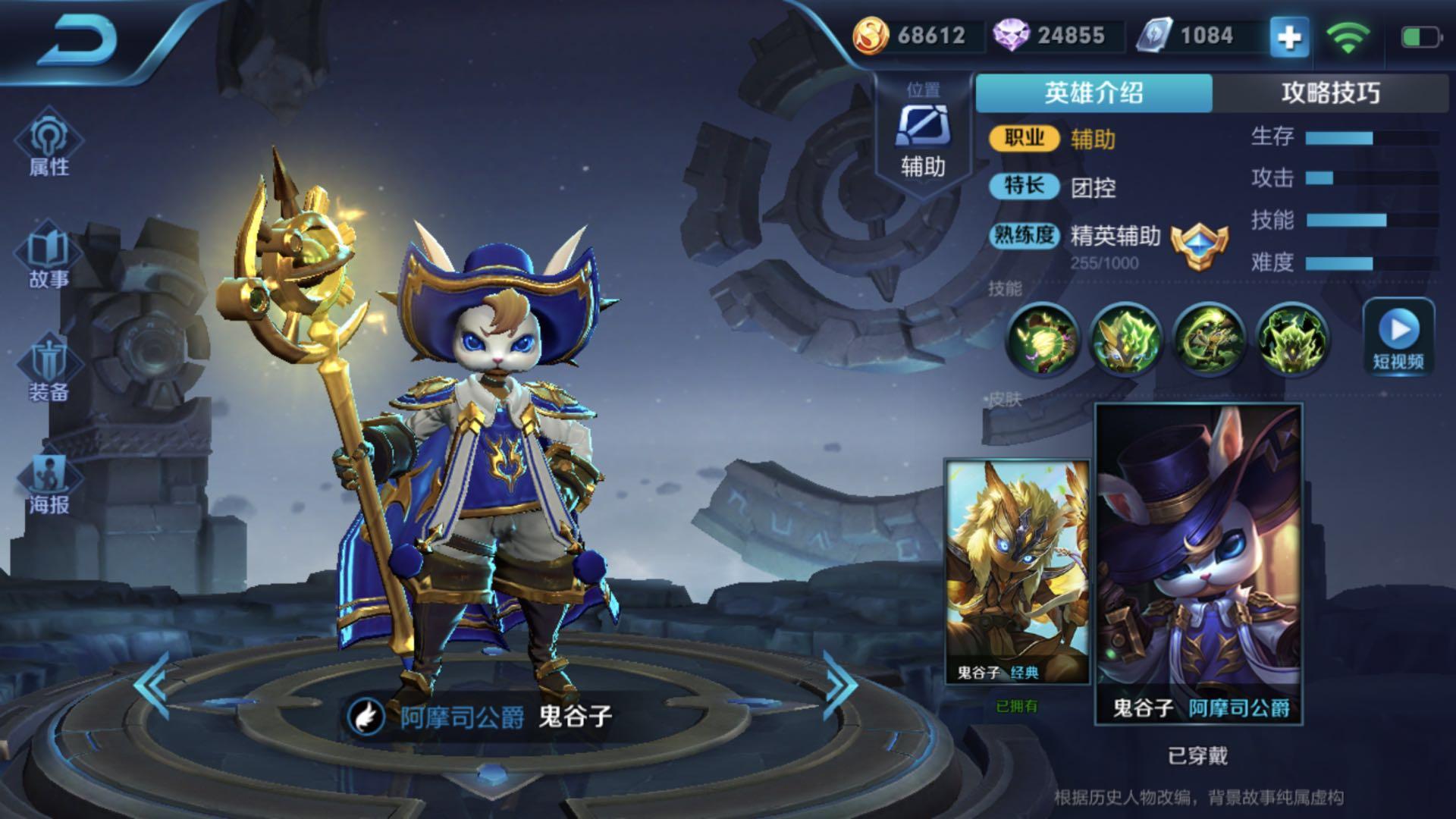View the first skill icon details
This screenshot has width=1456, height=819.
coord(1042,340)
